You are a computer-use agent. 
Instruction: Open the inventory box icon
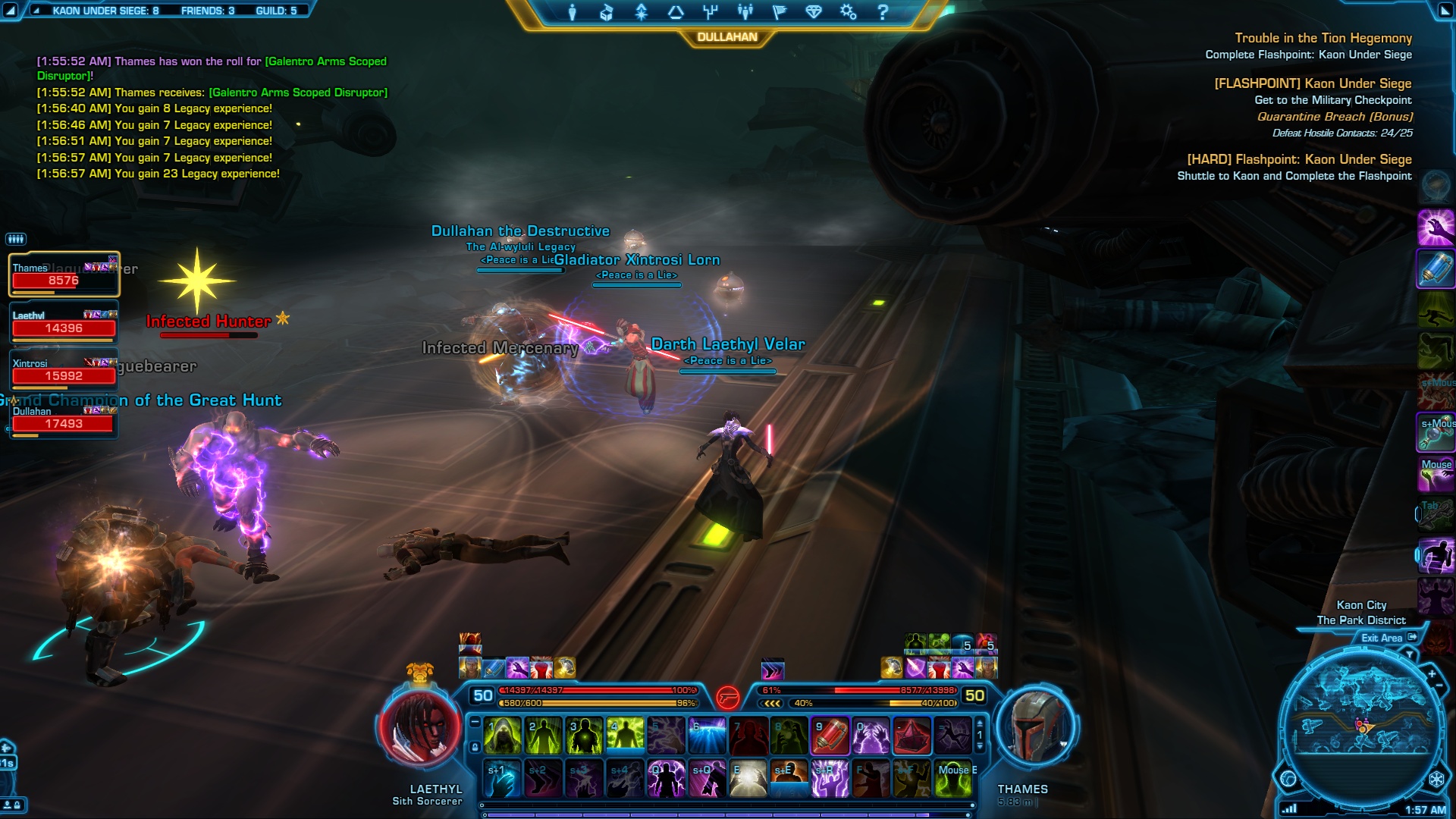[606, 12]
